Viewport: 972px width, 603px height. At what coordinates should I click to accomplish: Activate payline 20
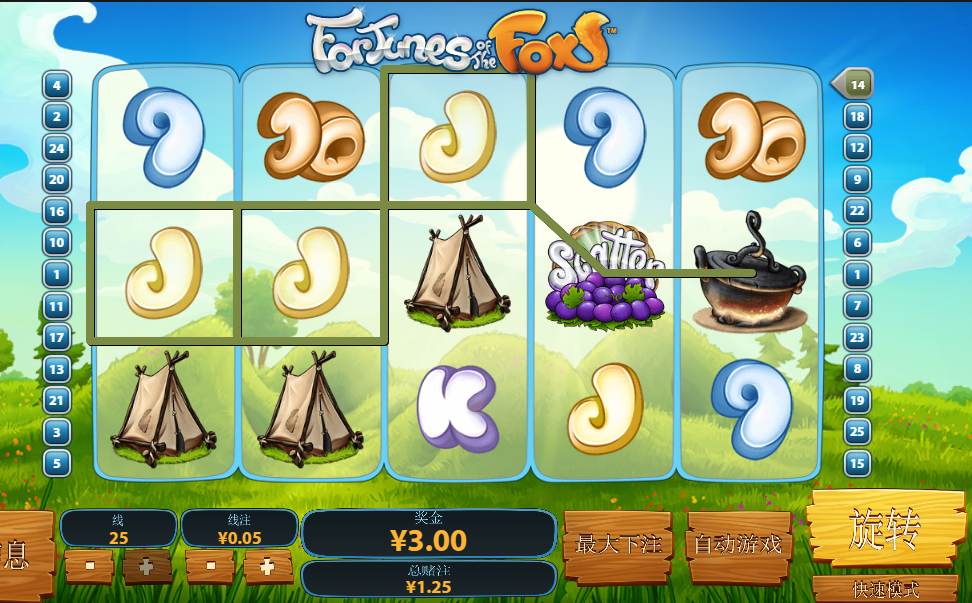coord(57,180)
